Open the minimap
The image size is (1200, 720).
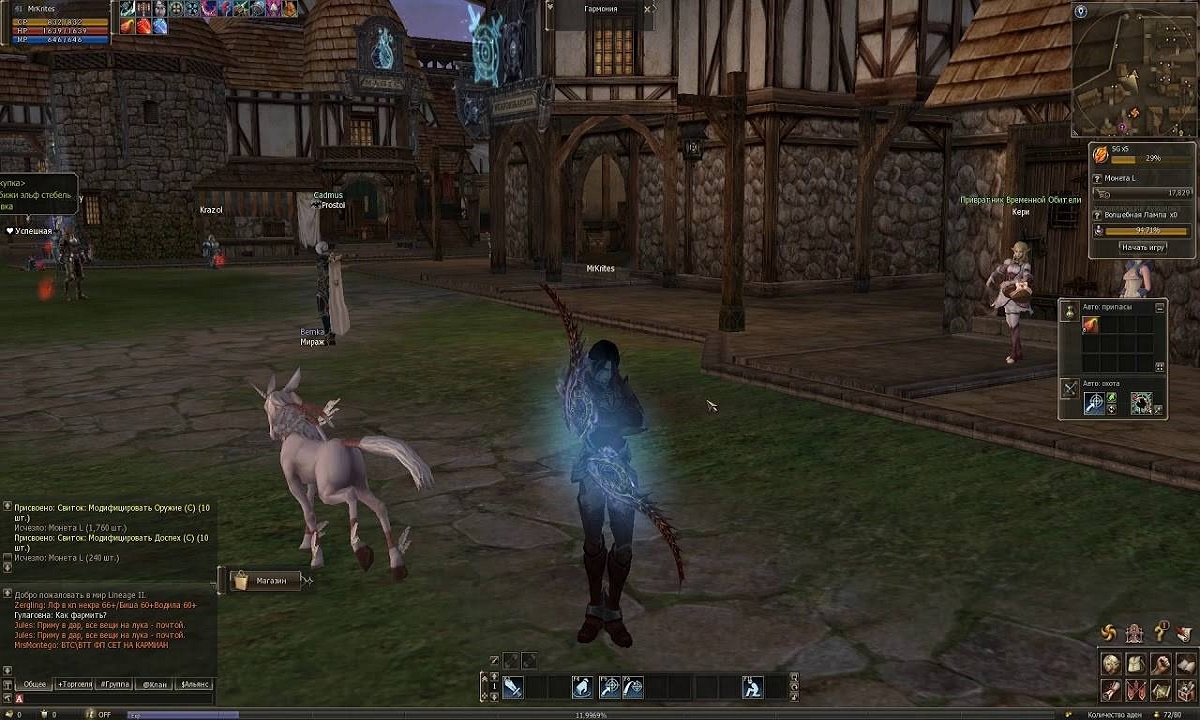click(x=1134, y=69)
